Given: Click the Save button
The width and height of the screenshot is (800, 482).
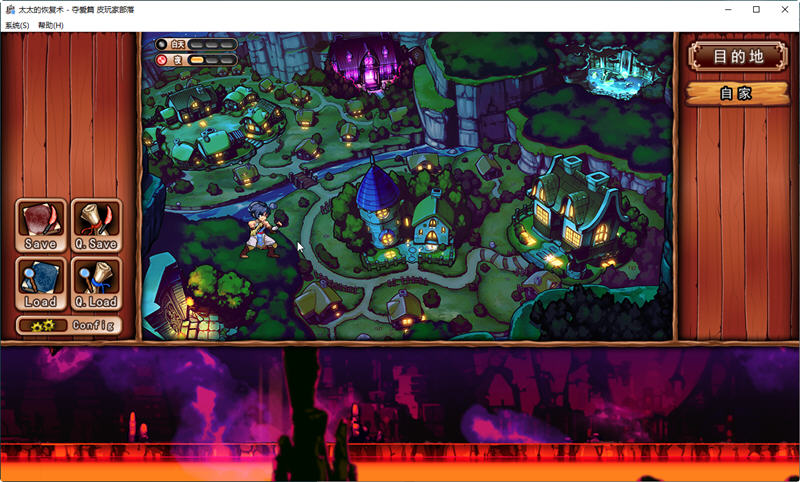Looking at the screenshot, I should point(41,225).
